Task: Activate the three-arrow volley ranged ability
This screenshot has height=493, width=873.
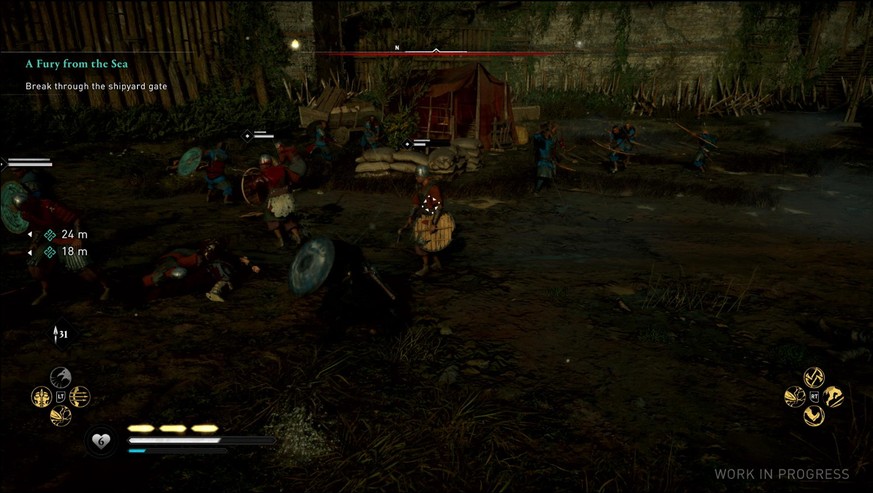Action: tap(80, 397)
